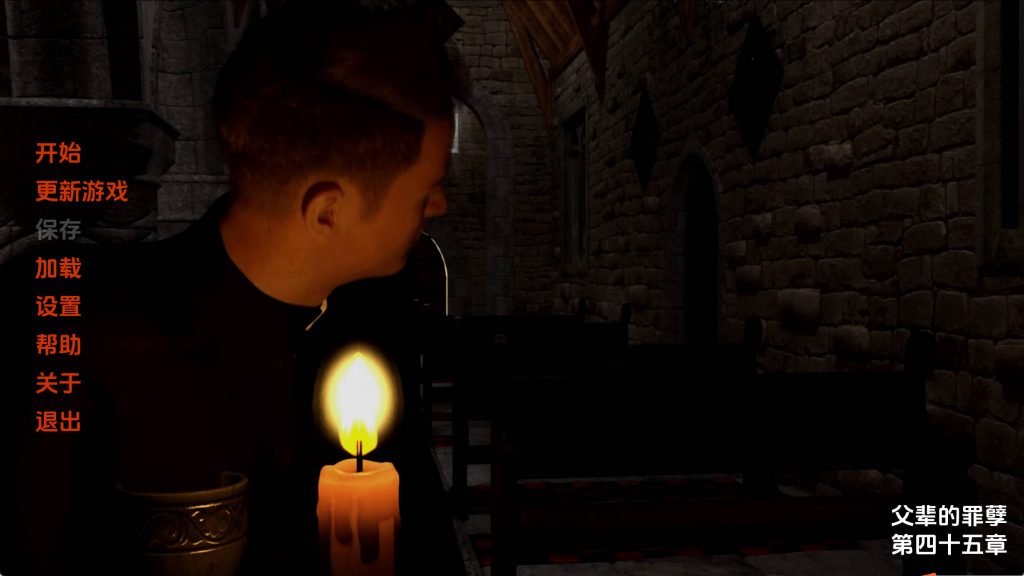1024x576 pixels.
Task: Open the 加载 load screen
Action: (58, 268)
